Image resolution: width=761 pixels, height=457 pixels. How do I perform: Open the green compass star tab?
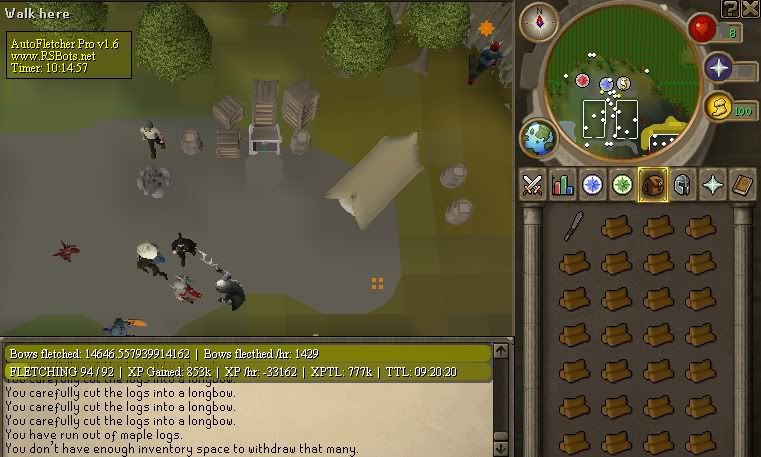(622, 185)
